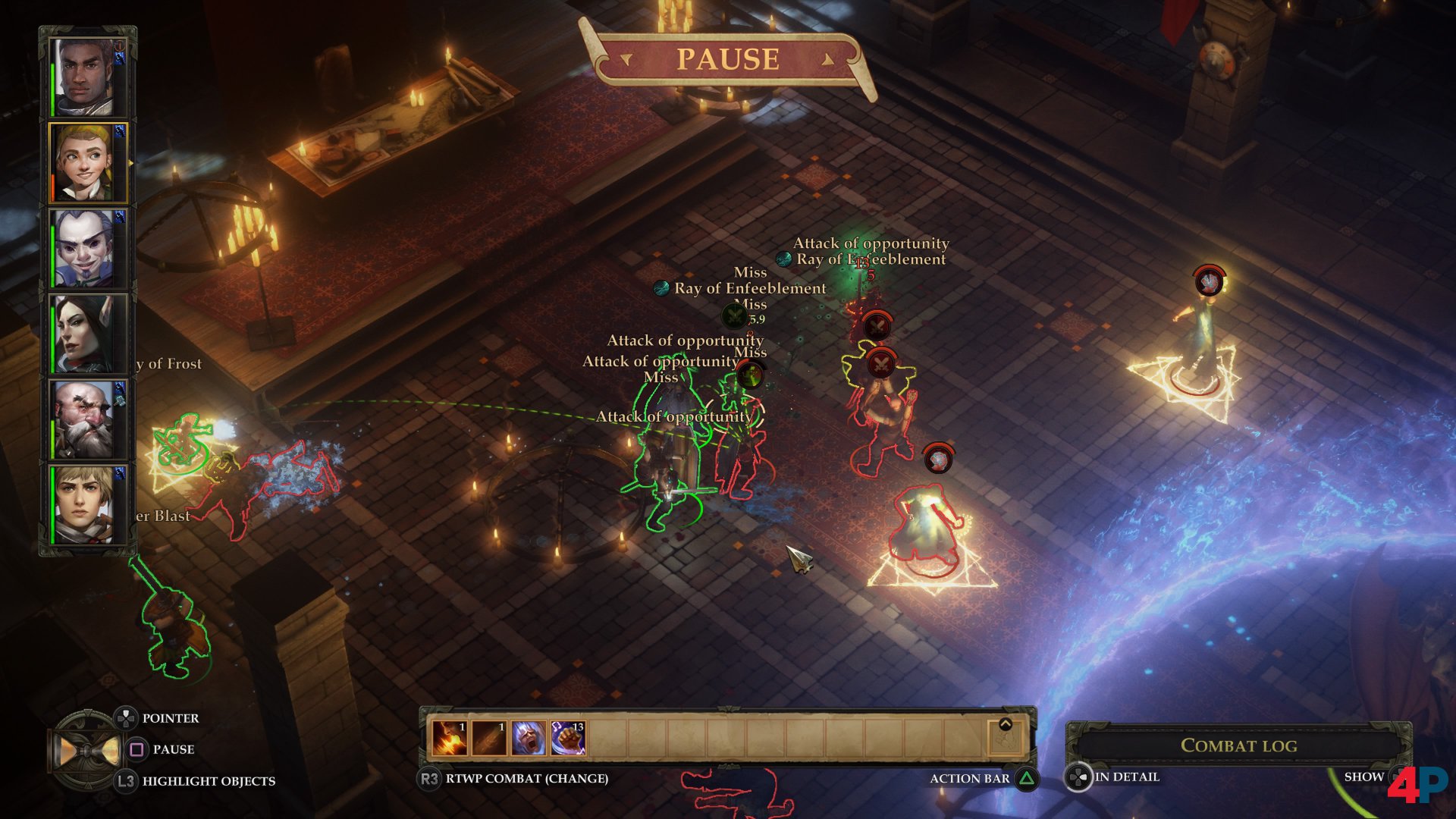Use the brown slash ability in the action bar
This screenshot has width=1456, height=819.
[x=489, y=738]
